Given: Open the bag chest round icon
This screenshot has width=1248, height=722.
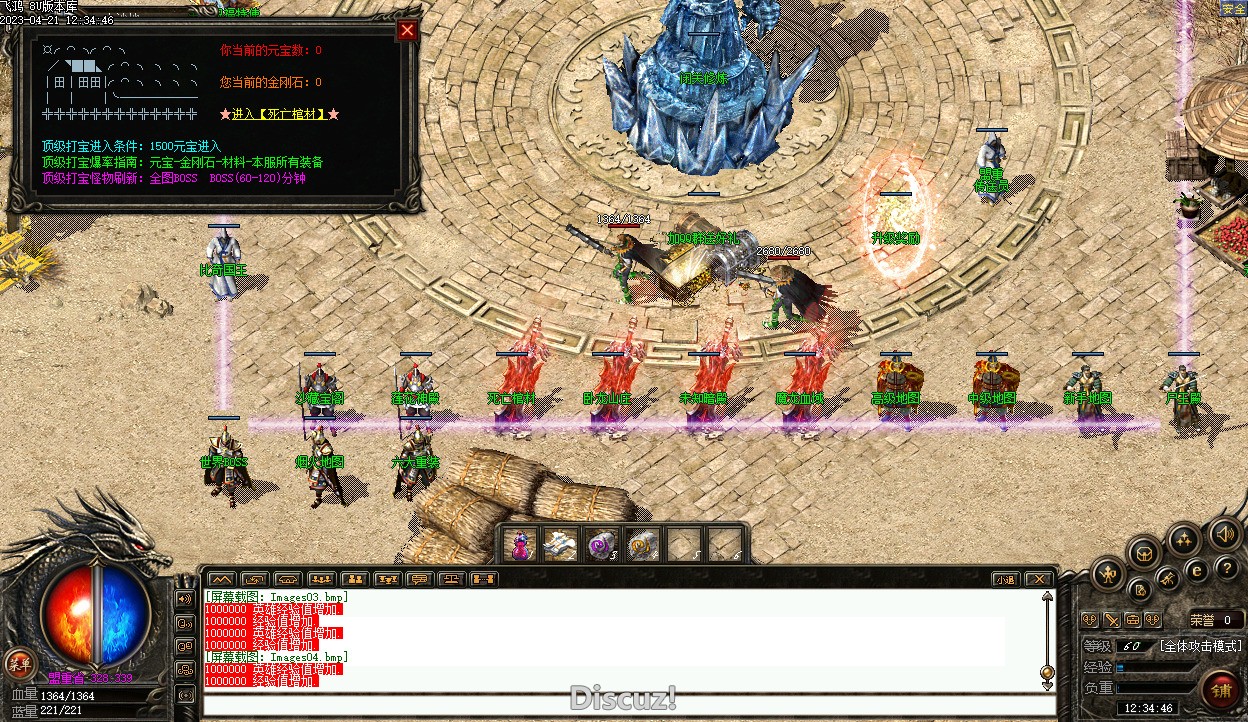Looking at the screenshot, I should [1144, 553].
